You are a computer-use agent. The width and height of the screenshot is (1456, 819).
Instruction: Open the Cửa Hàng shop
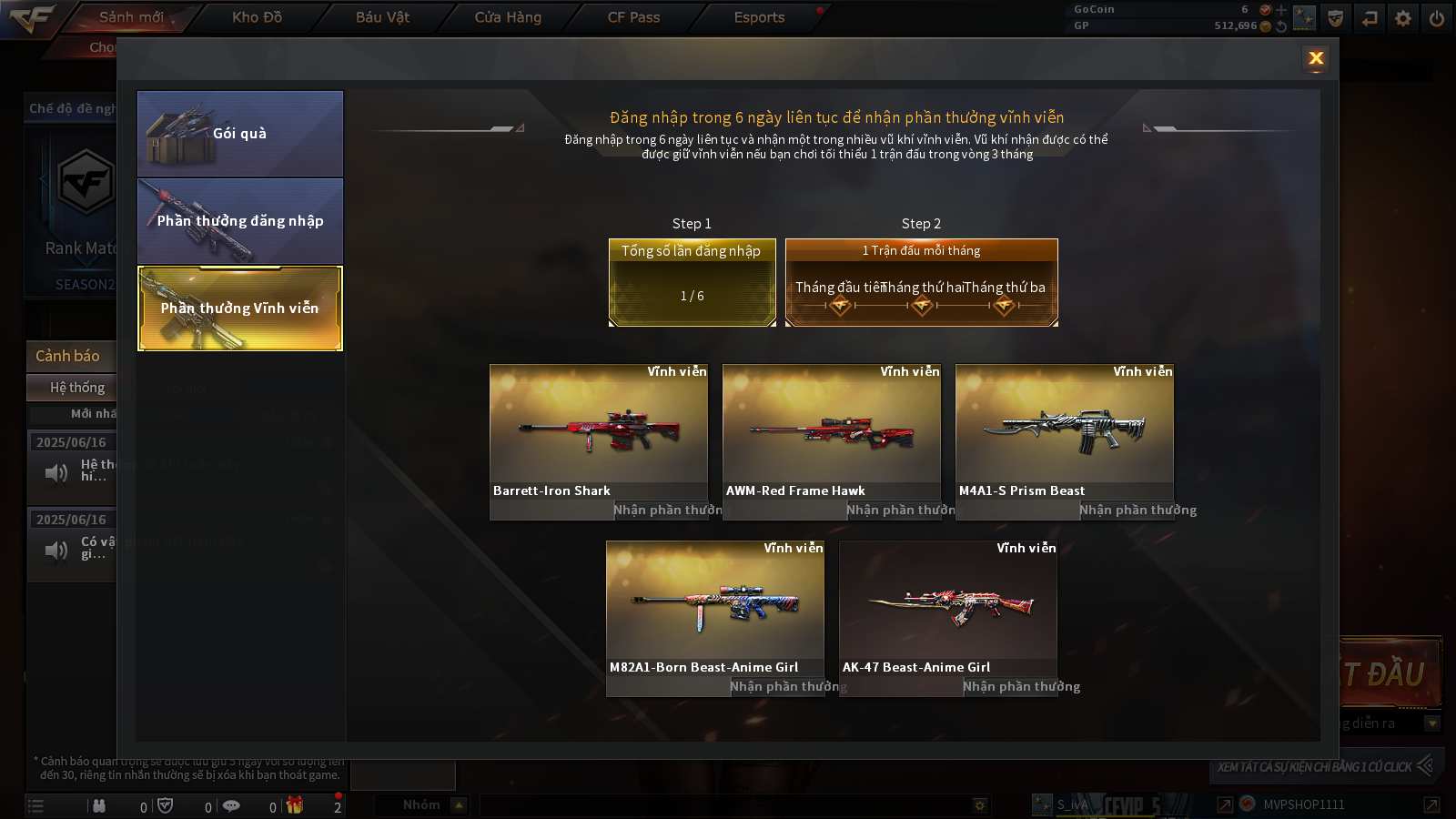(x=508, y=17)
